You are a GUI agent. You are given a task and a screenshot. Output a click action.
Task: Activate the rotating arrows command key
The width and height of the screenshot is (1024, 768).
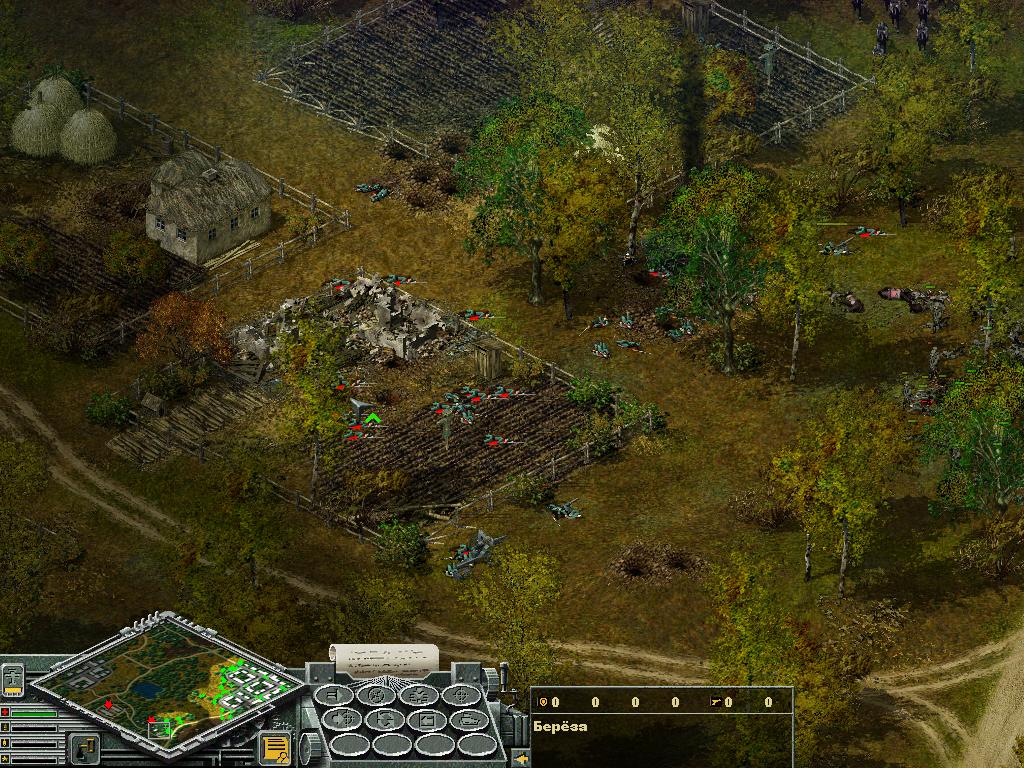386,720
